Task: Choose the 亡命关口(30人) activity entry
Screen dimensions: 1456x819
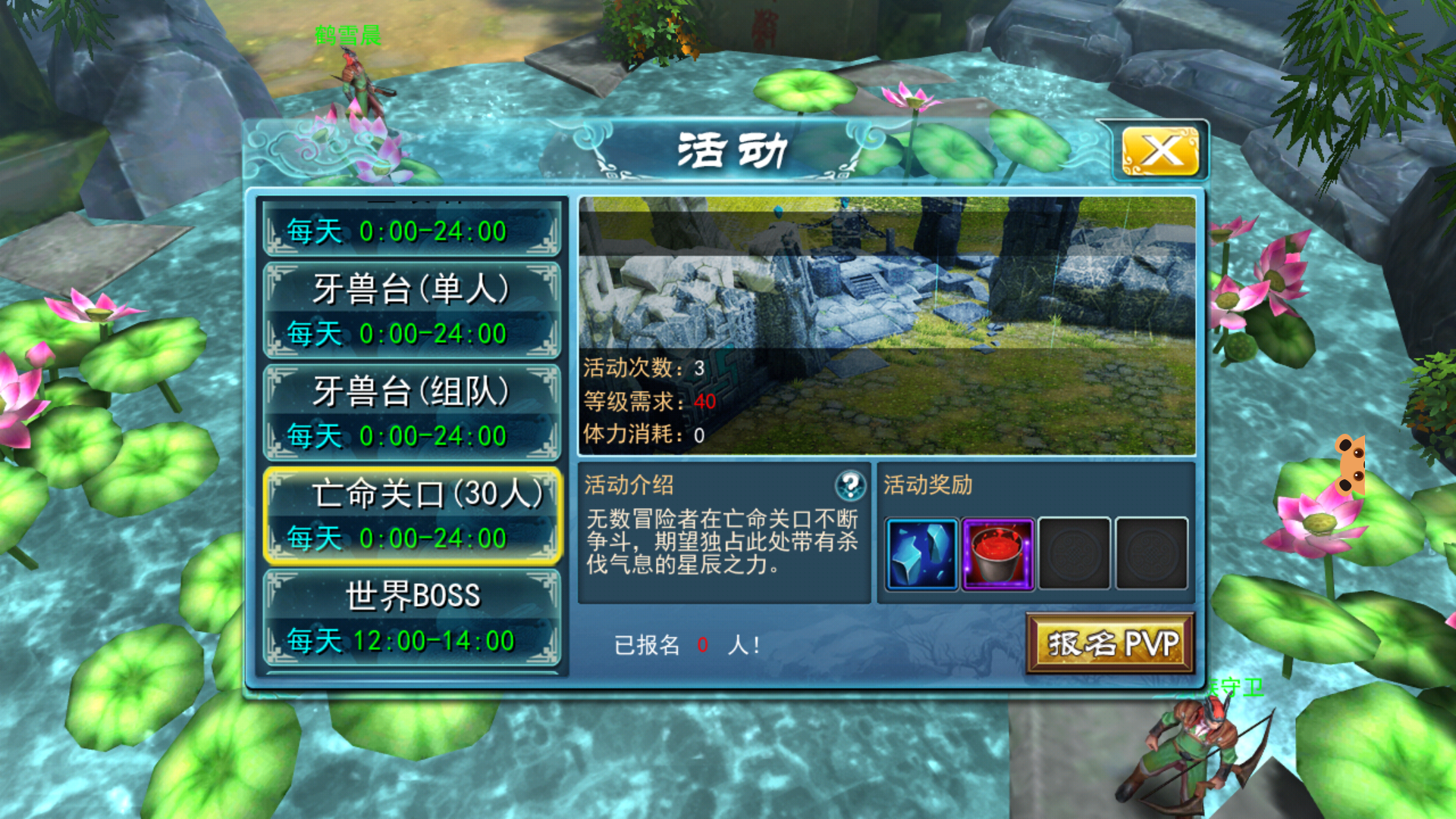Action: [412, 516]
